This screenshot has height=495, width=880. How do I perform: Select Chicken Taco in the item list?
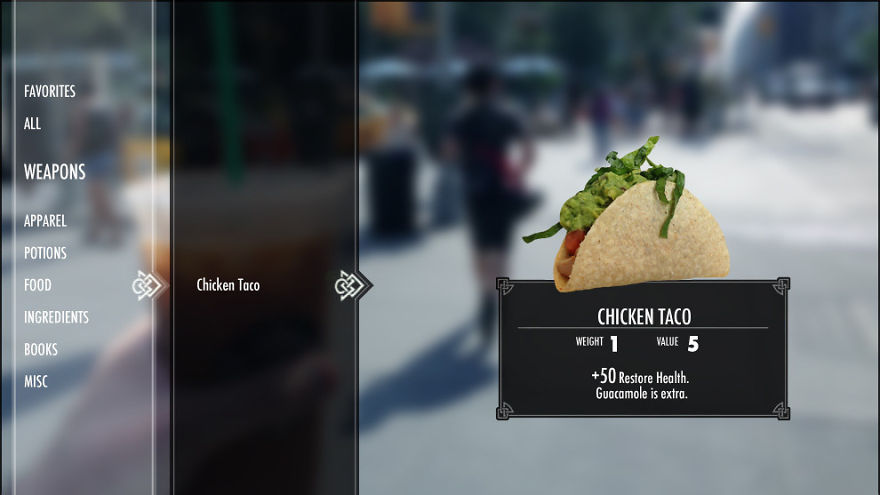click(228, 285)
